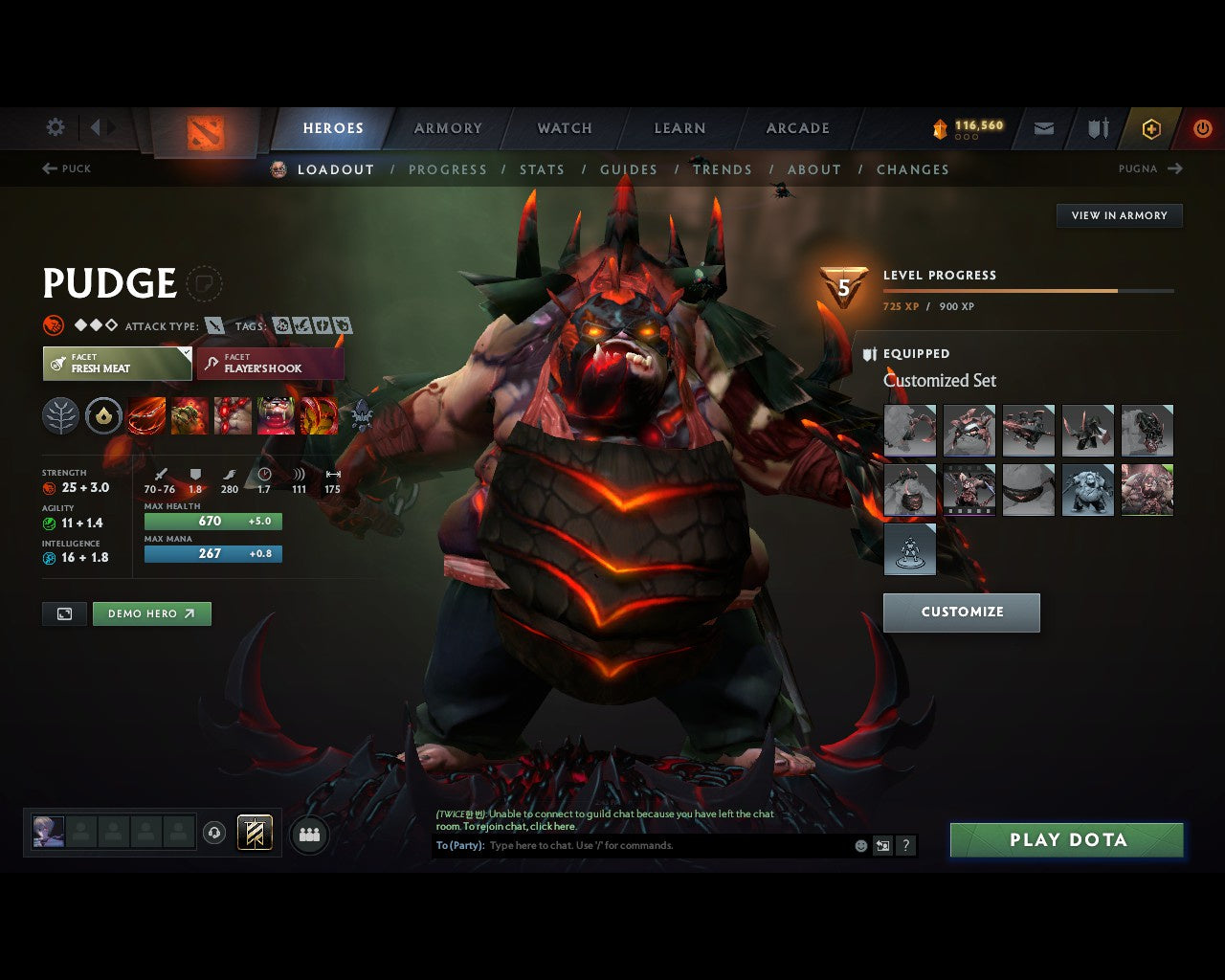Image resolution: width=1225 pixels, height=980 pixels.
Task: Click the Dota 2 logo home button
Action: [x=205, y=130]
